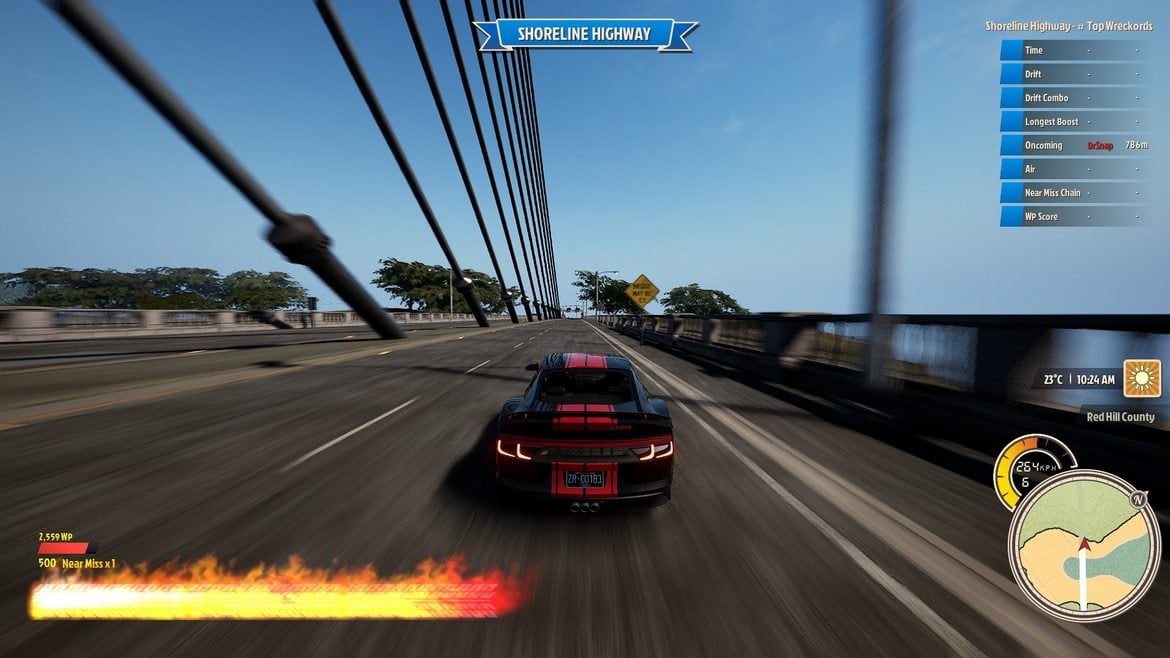Select the WP Score wreckord row
Screen dimensions: 1170x658
[x=1075, y=216]
